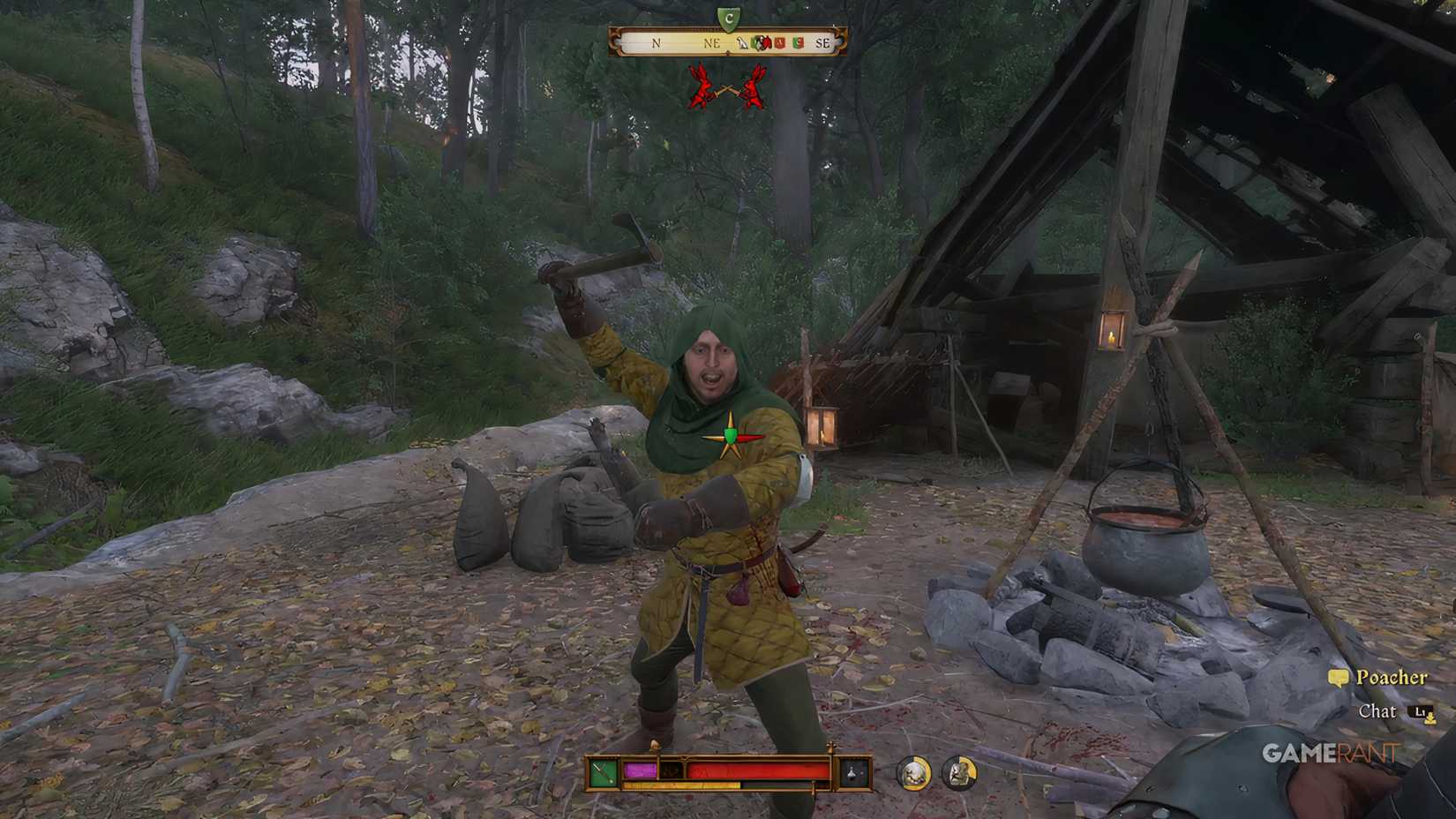Click the white hare icon on the compass
1456x819 pixels.
[742, 43]
